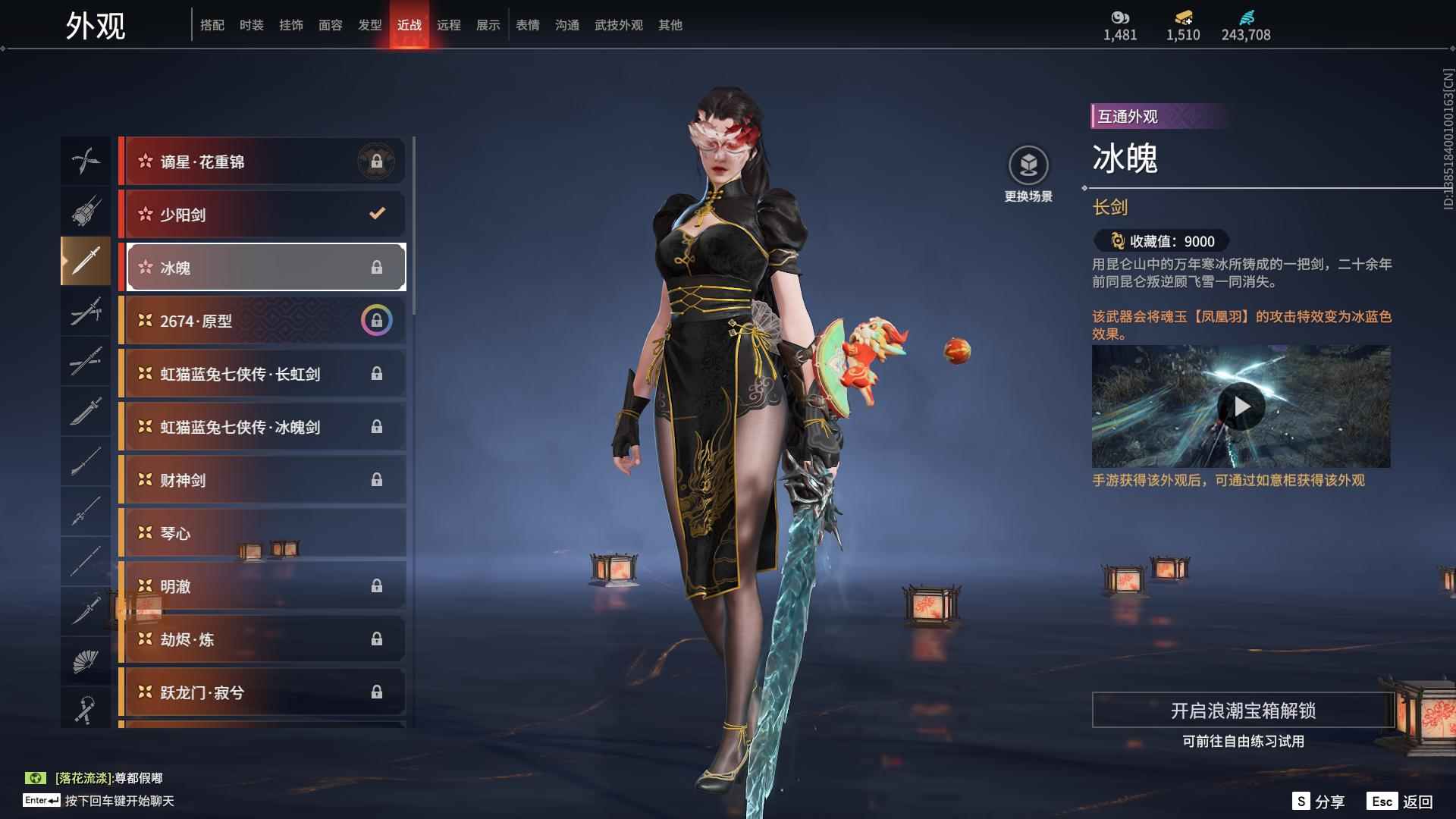Select the 2674·原型 skin entry

(x=262, y=321)
